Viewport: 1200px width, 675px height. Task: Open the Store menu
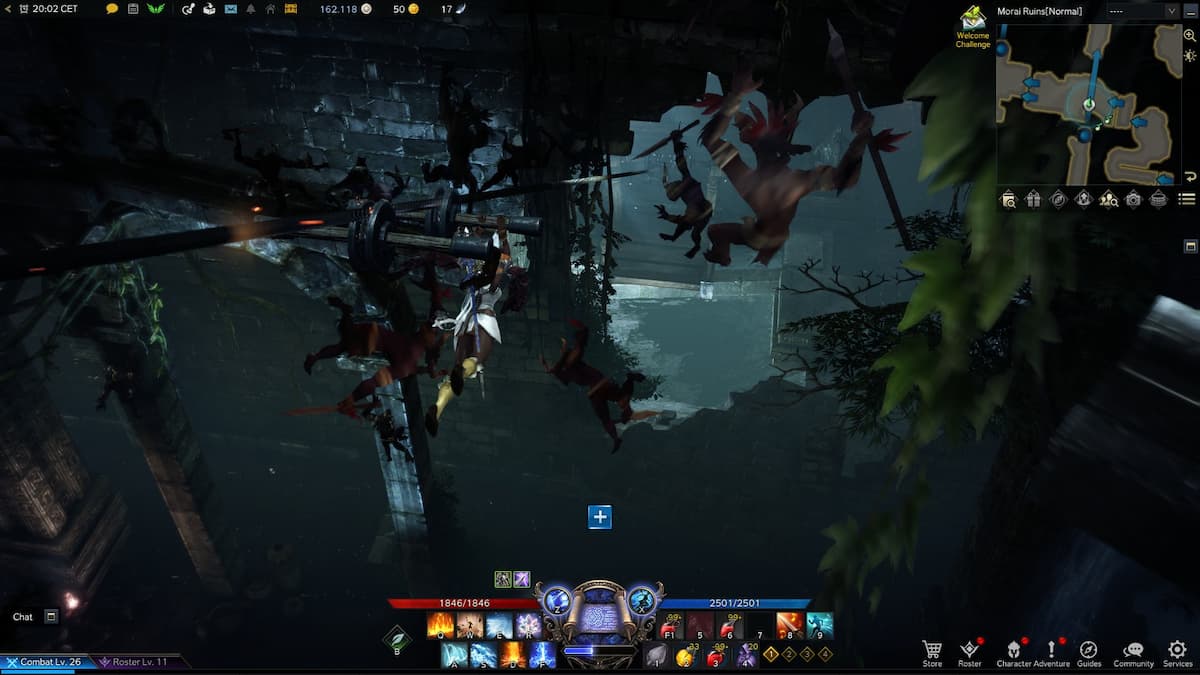(x=932, y=652)
